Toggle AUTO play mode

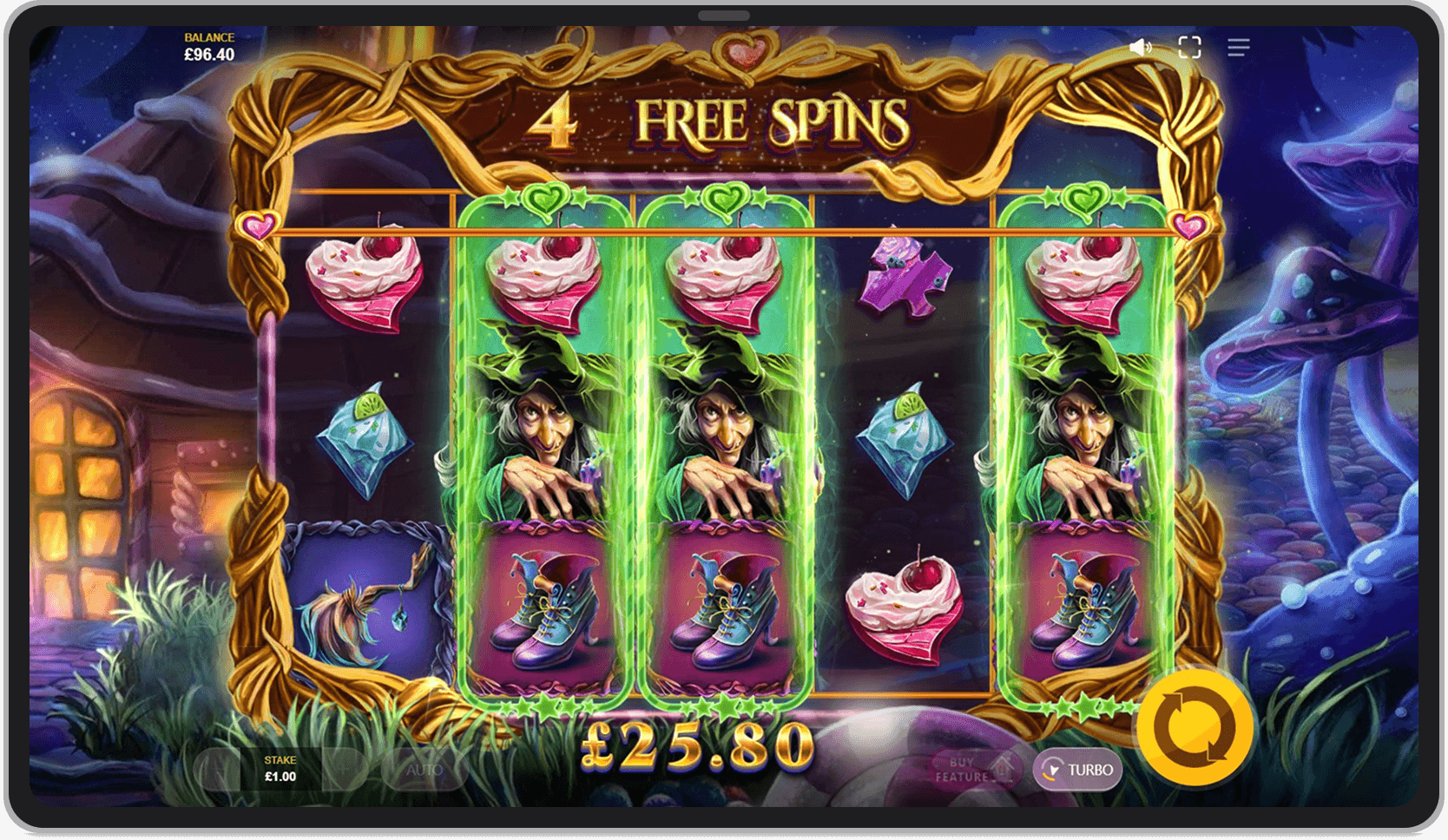click(425, 769)
